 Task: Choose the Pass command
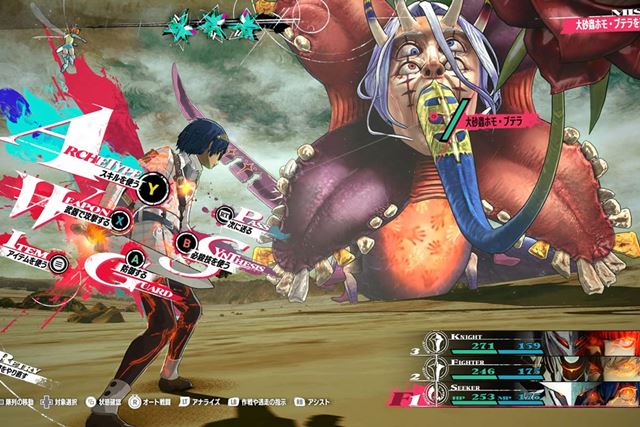click(226, 213)
